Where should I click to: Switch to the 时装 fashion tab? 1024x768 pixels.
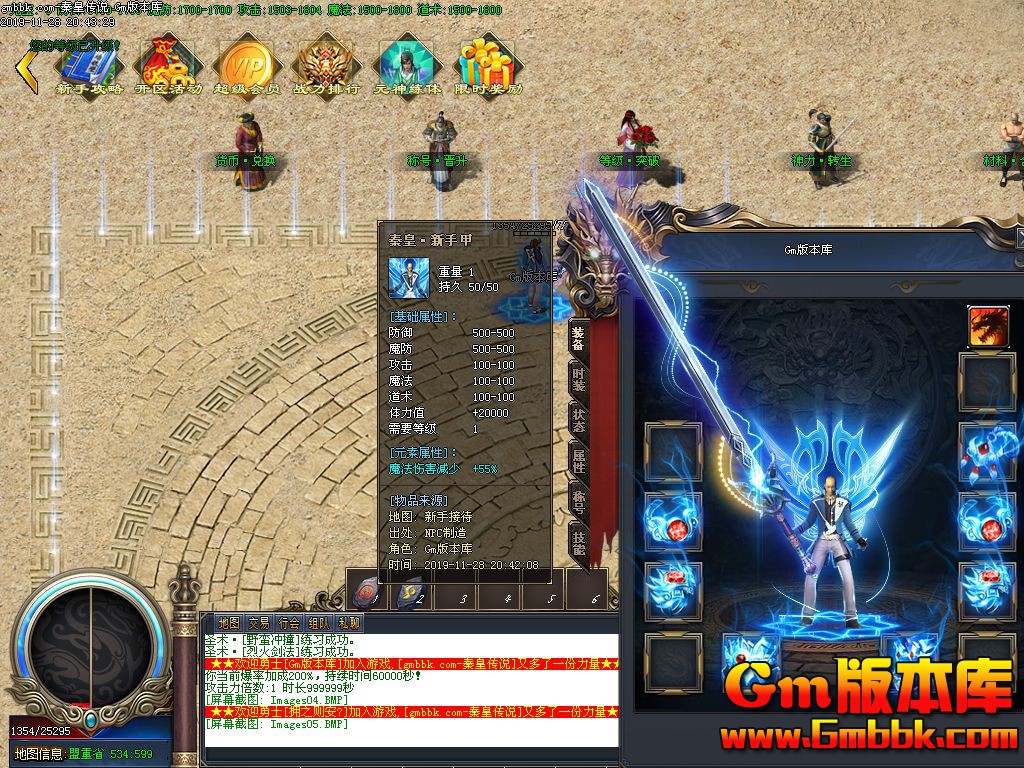578,380
